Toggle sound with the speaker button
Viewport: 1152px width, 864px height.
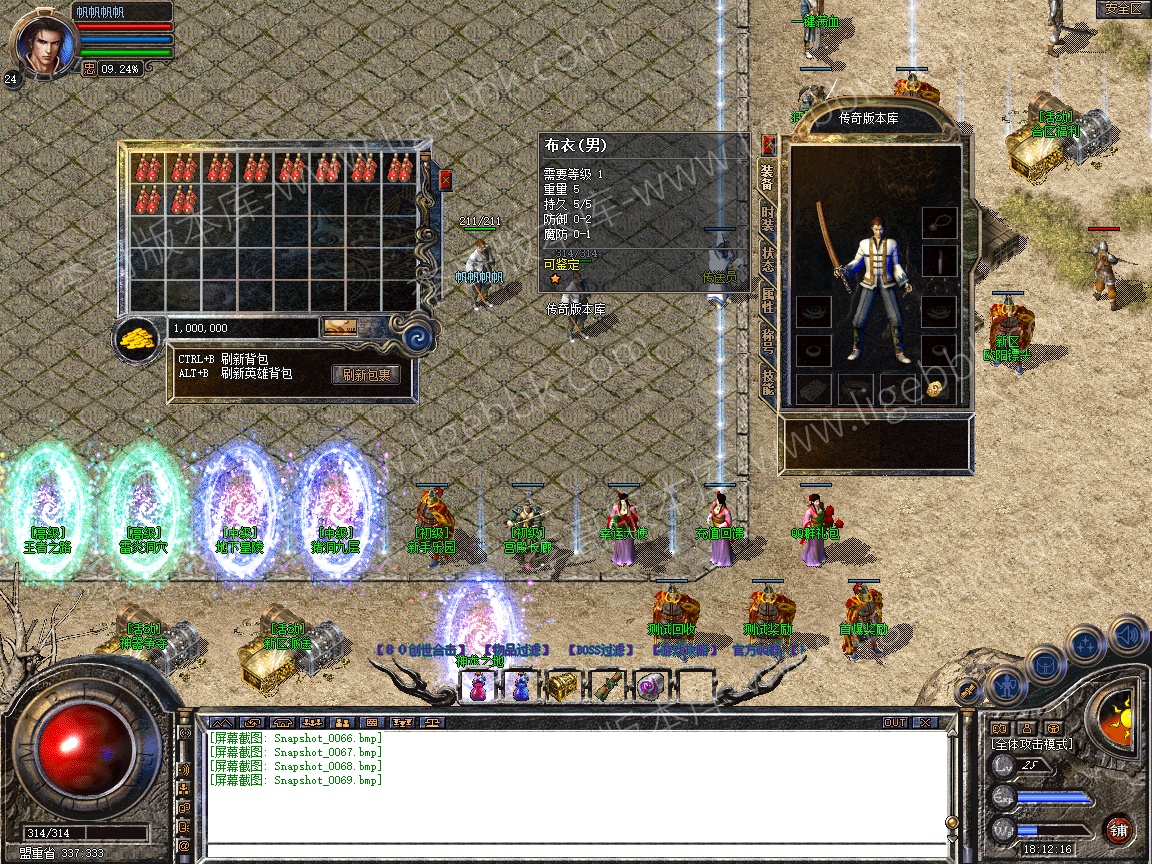click(x=1127, y=633)
